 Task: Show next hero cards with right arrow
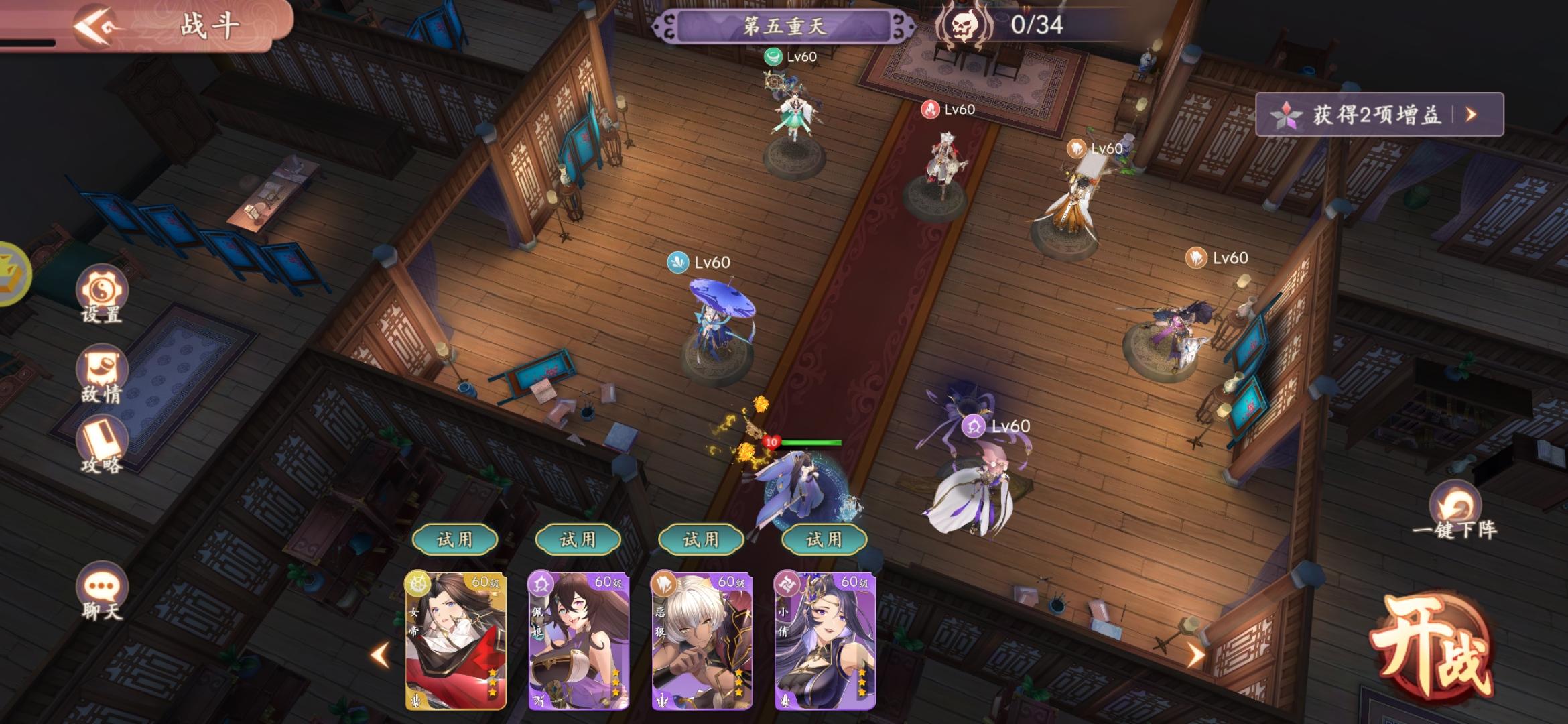[x=1195, y=654]
